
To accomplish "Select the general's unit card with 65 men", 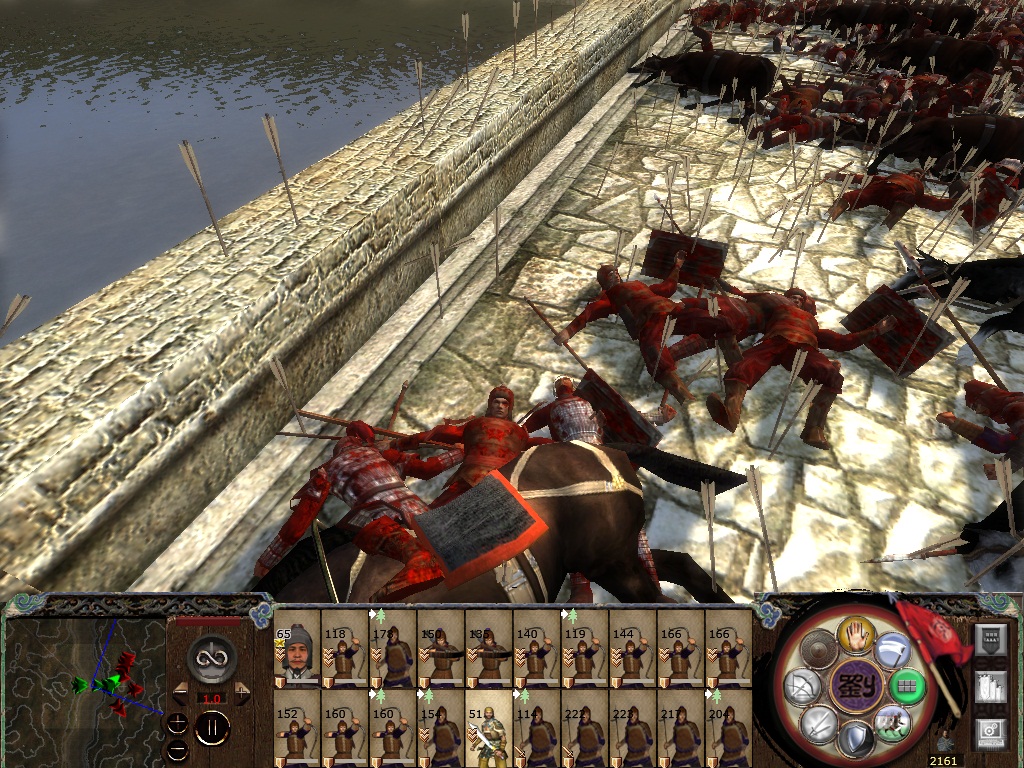I will (x=296, y=650).
